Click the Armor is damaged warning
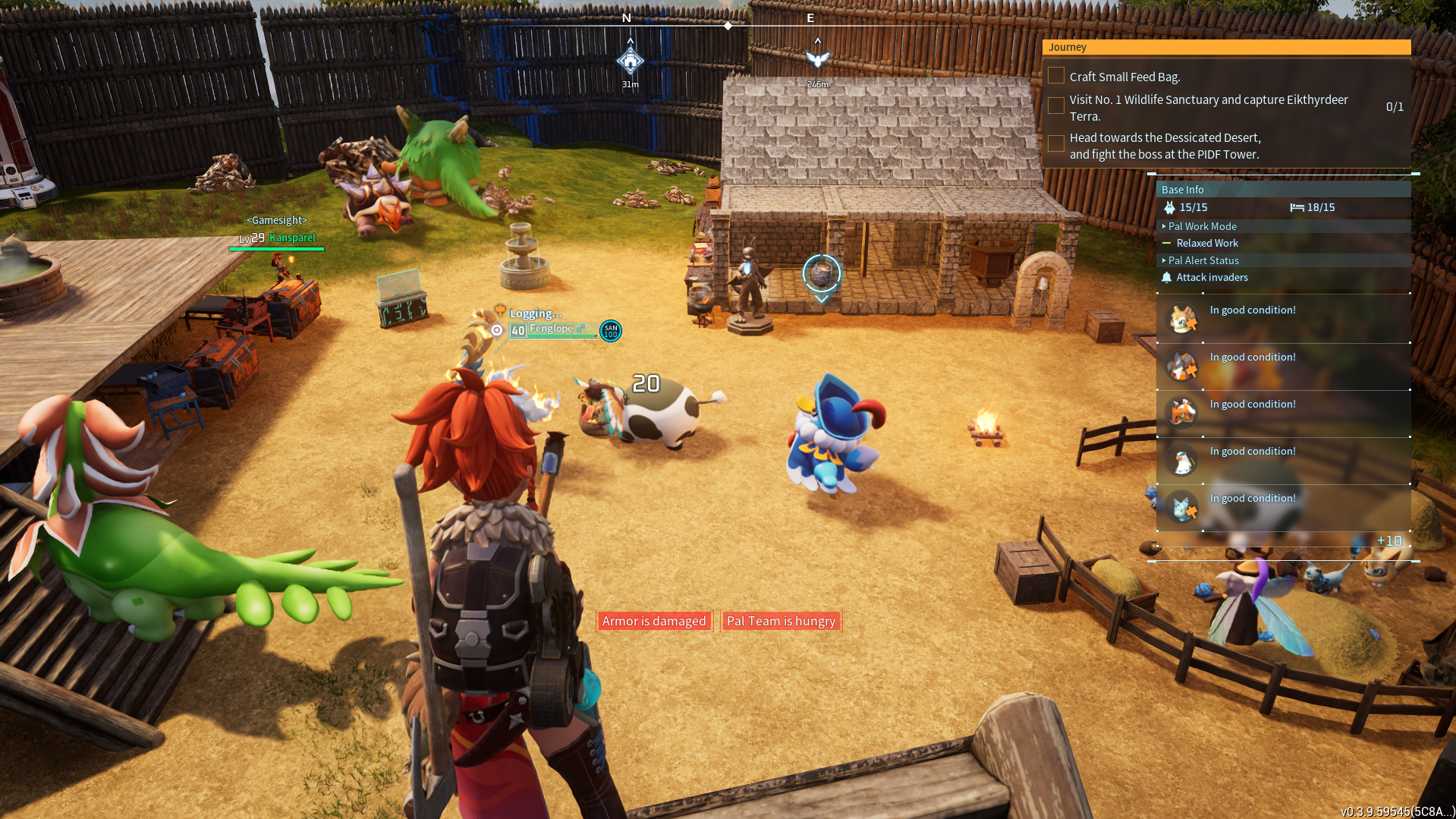 pos(653,621)
